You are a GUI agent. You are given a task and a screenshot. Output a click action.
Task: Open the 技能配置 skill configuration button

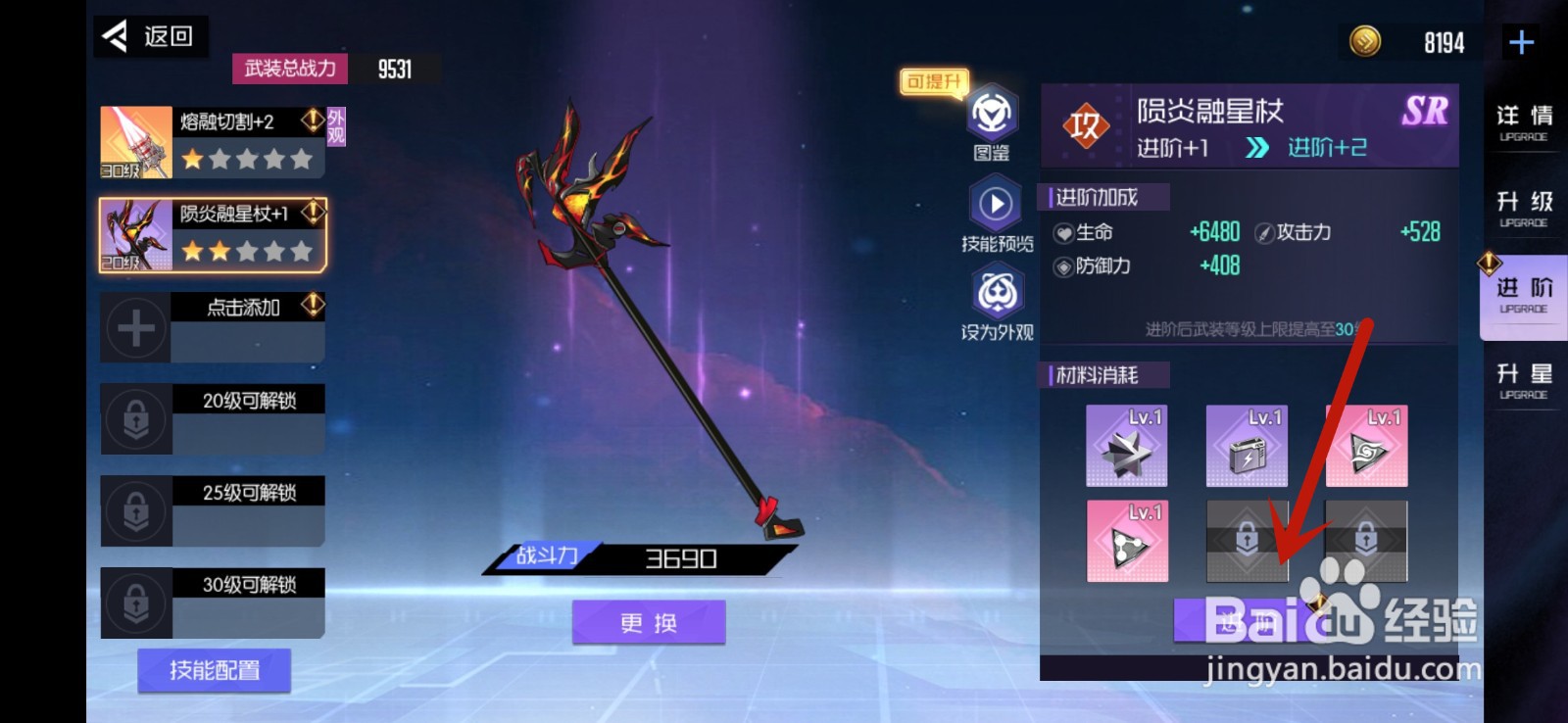coord(212,670)
